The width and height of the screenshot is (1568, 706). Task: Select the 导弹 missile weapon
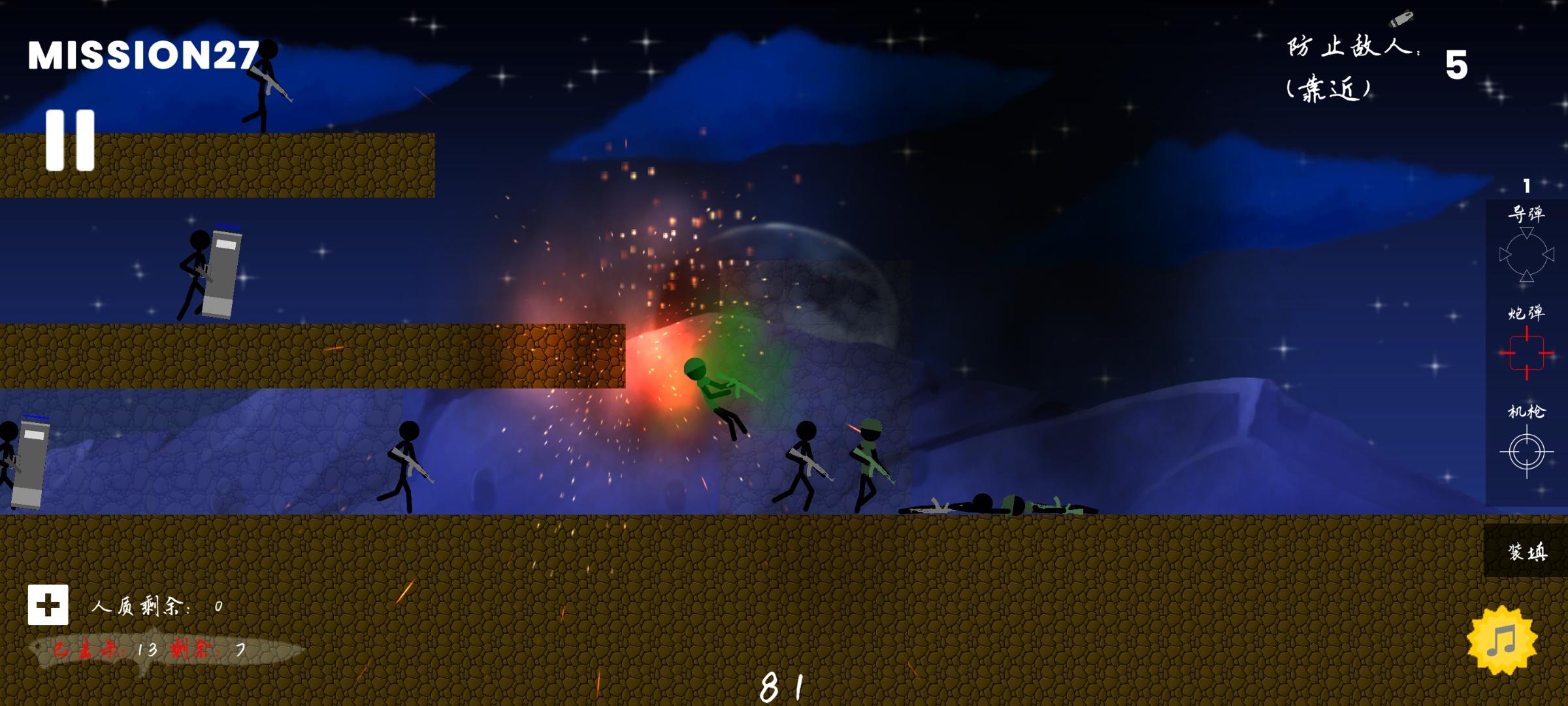pos(1526,254)
